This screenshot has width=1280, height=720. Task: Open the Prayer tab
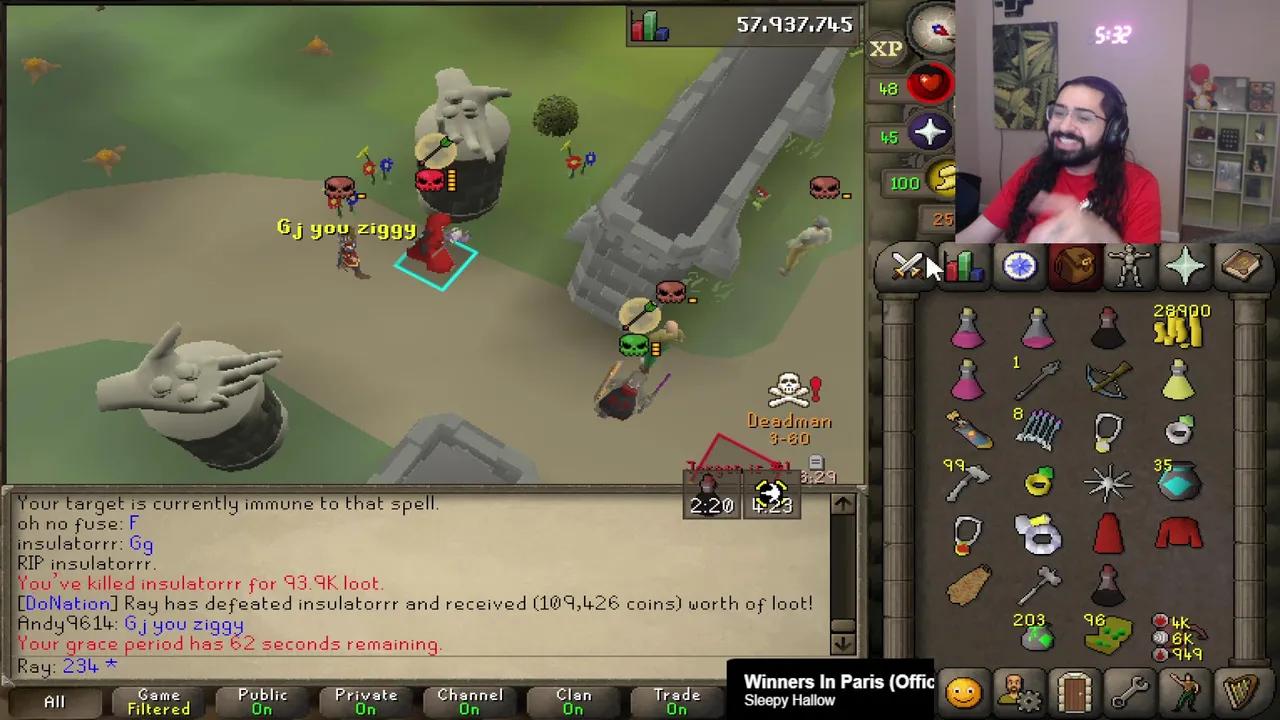pos(1184,265)
